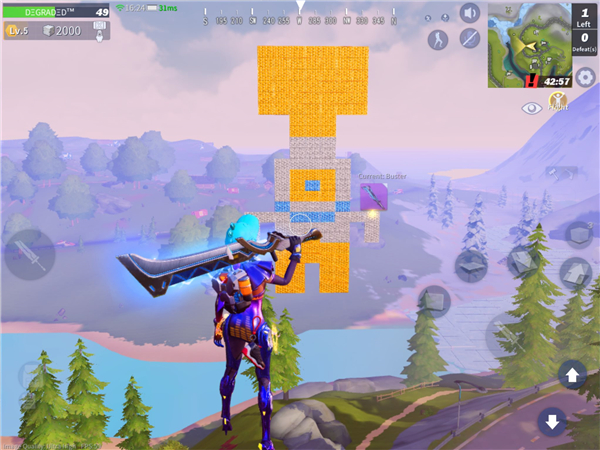Tap the running figure sprint button
600x450 pixels.
coord(438,39)
